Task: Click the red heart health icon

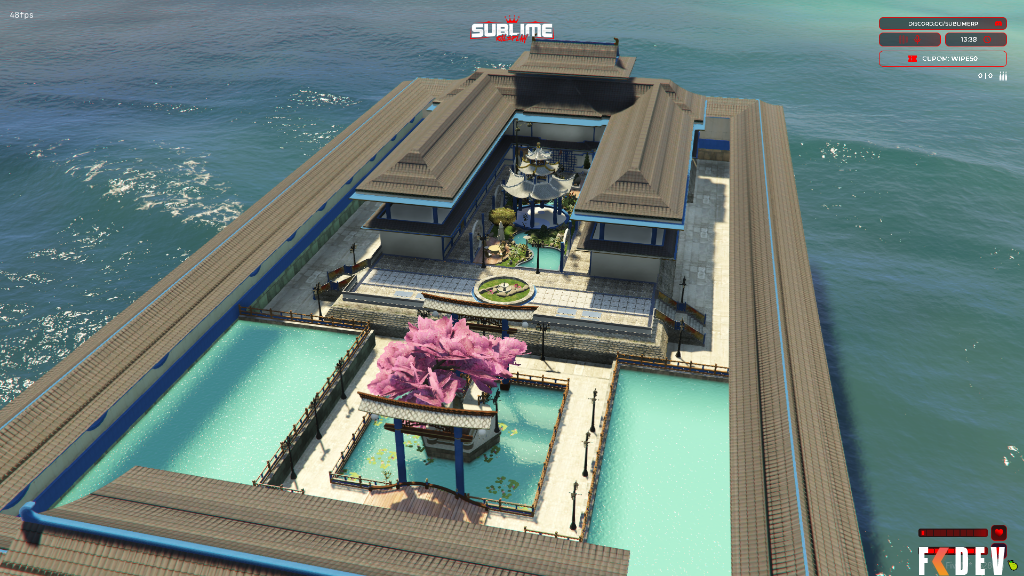Action: pyautogui.click(x=998, y=533)
